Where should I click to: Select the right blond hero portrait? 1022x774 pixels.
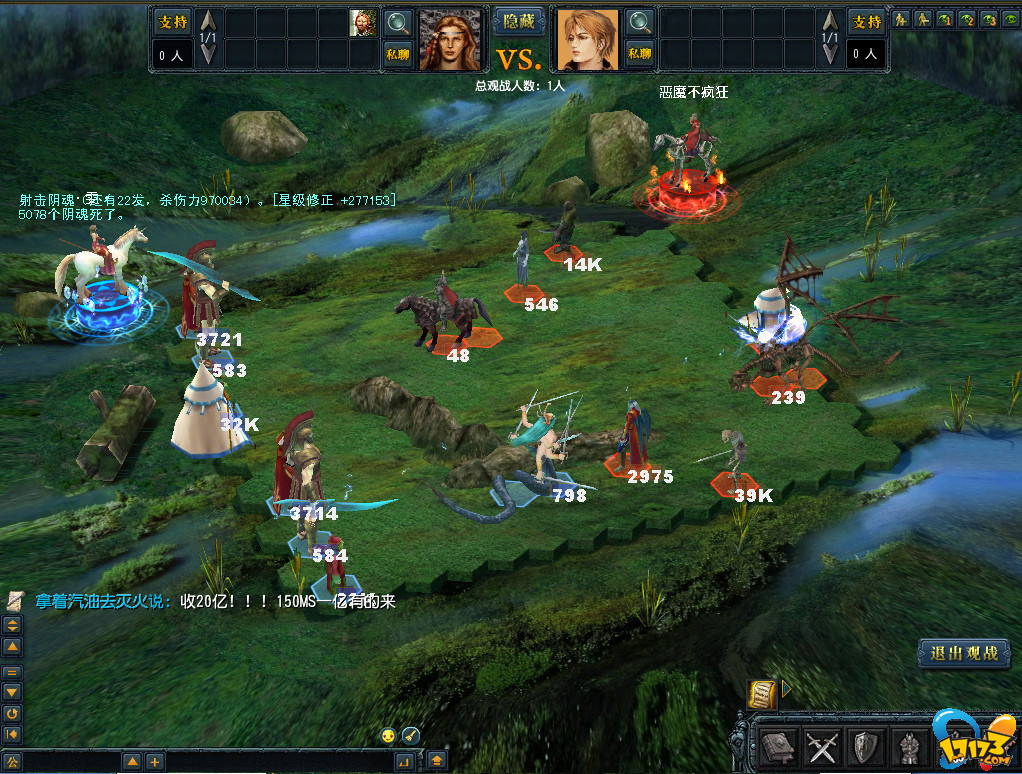pos(587,39)
